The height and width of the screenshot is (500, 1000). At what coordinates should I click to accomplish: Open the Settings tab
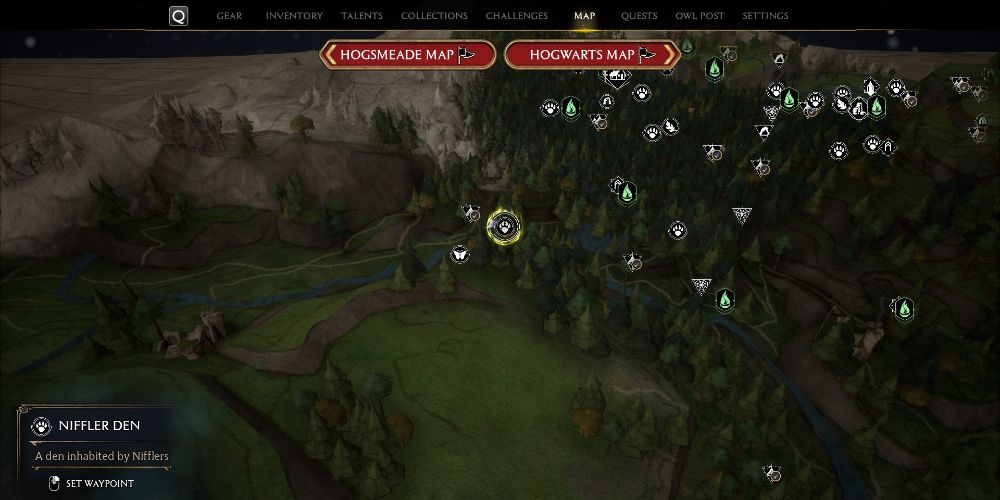pos(765,16)
